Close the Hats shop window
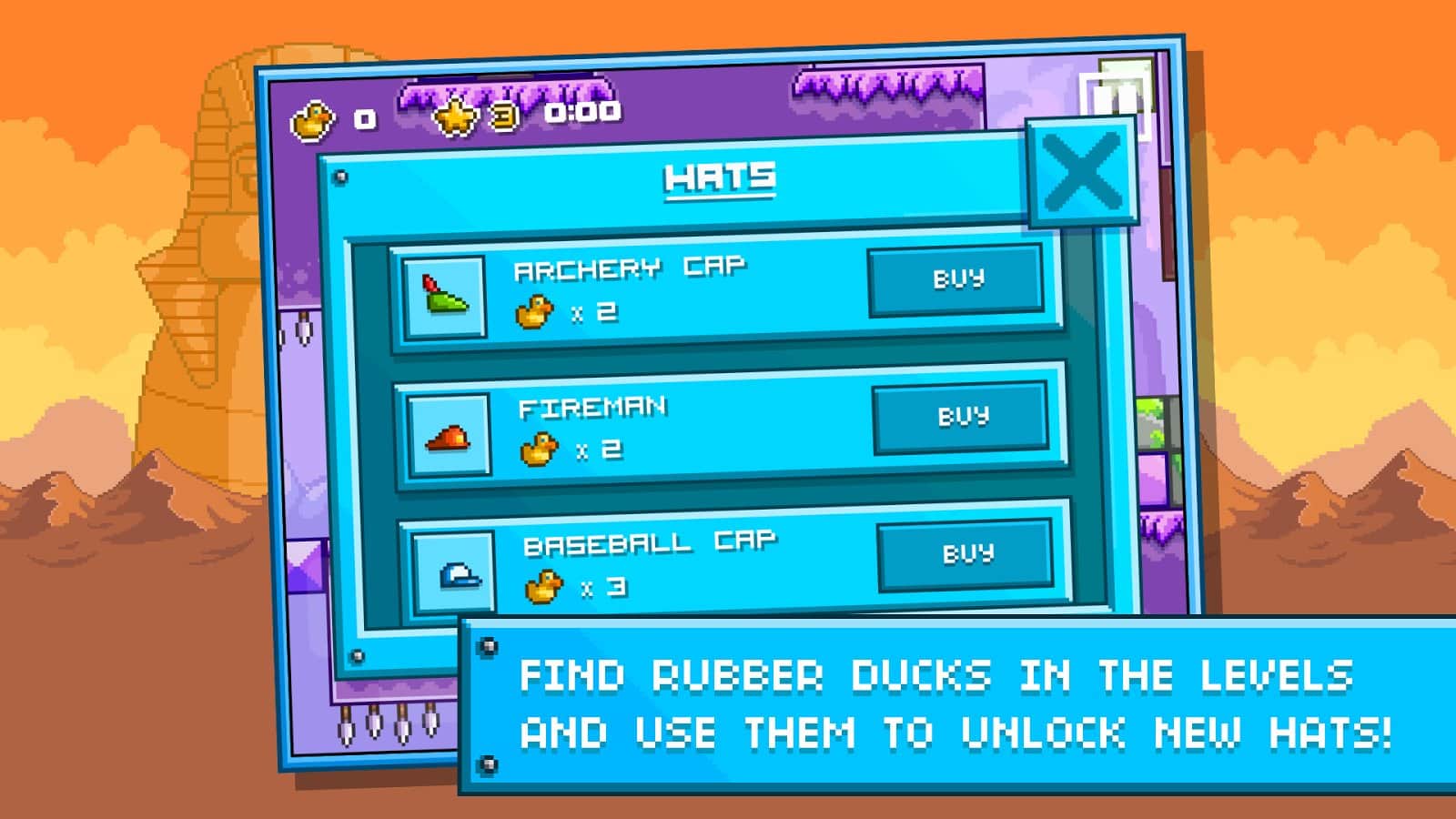 click(1082, 172)
